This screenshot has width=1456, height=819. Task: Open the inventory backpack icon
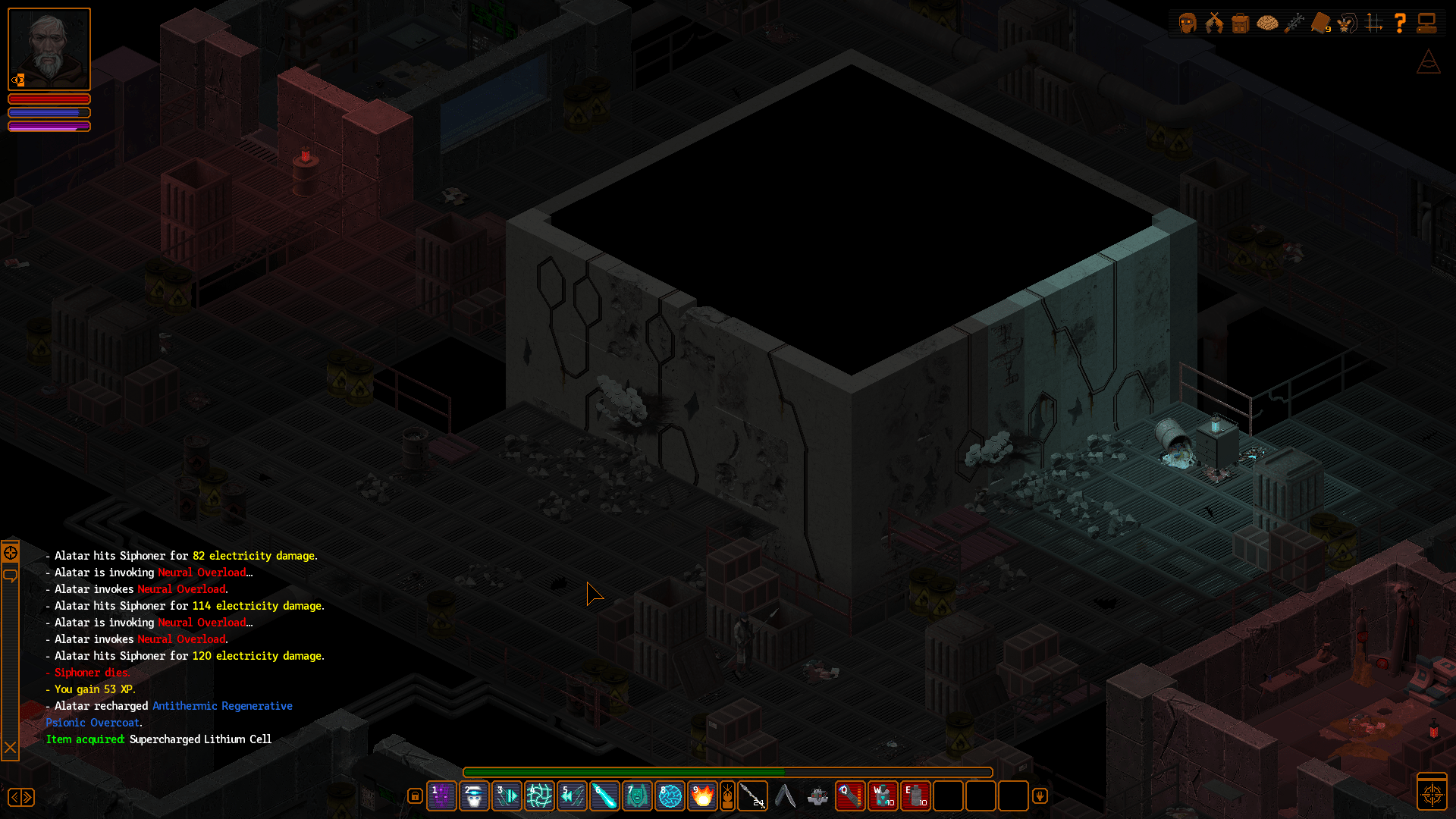coord(1241,23)
